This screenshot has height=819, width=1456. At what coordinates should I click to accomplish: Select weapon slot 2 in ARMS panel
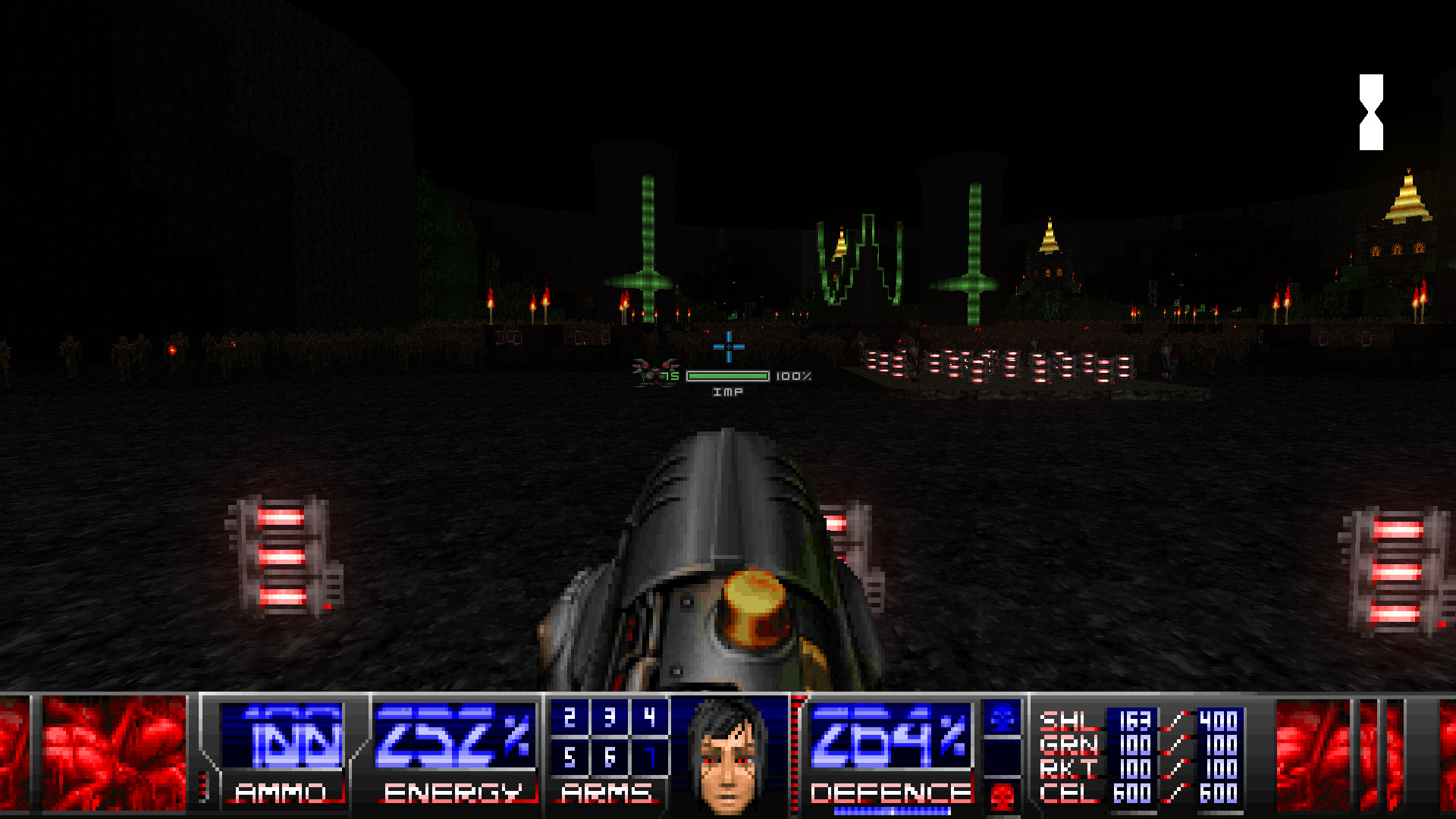click(x=570, y=717)
